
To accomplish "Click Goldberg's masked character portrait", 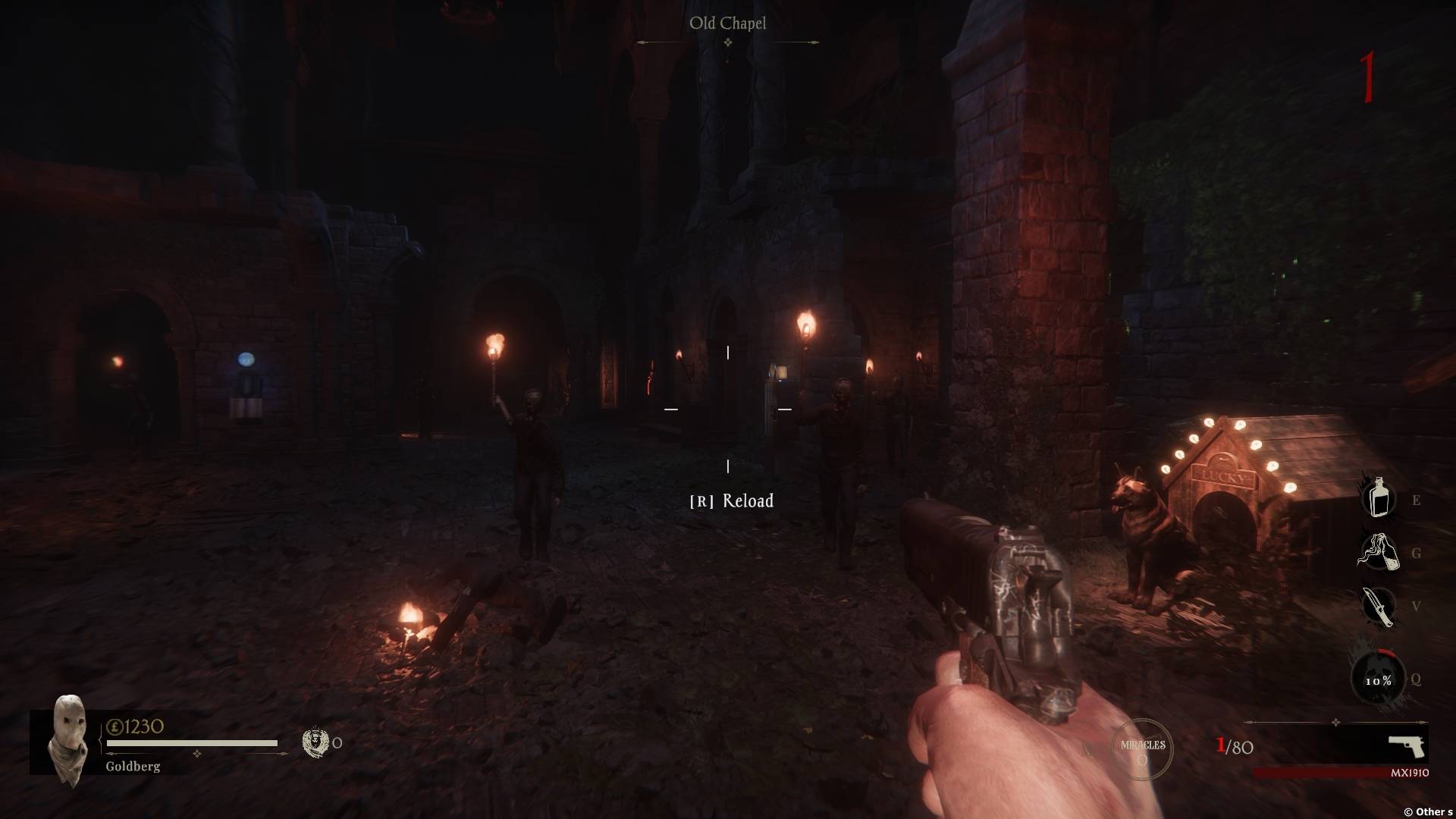I will pos(68,739).
